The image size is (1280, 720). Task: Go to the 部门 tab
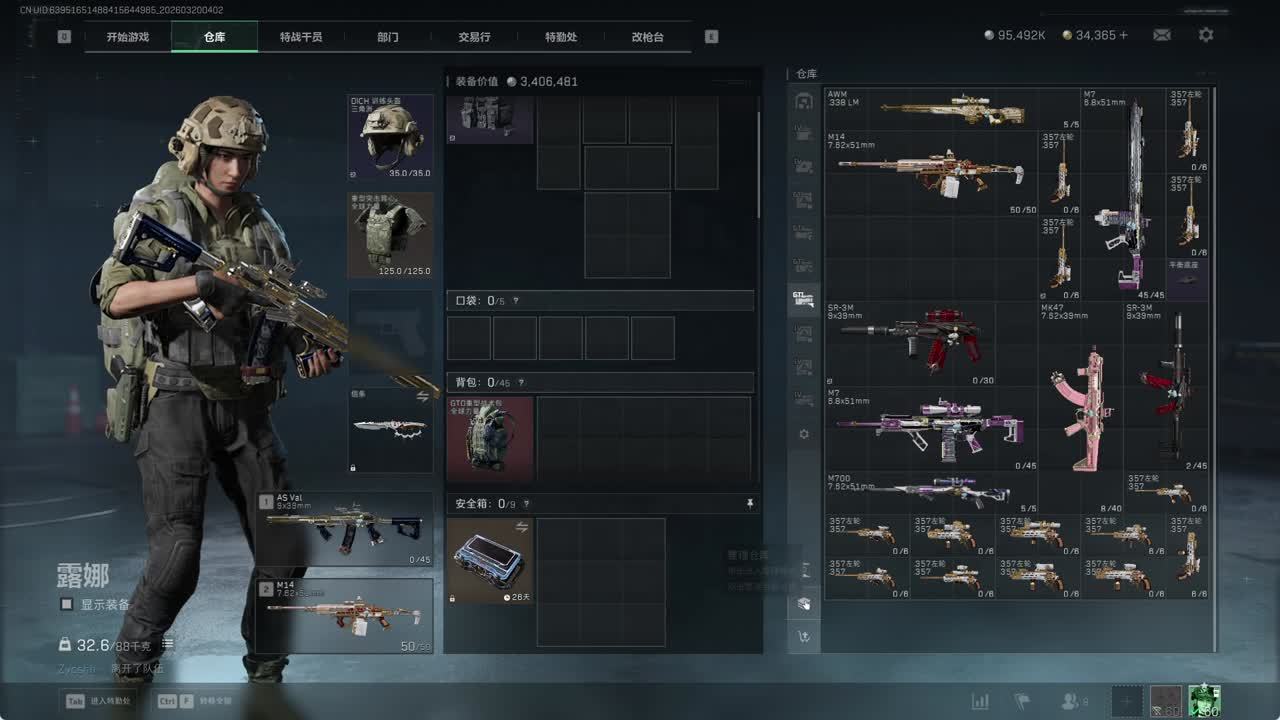pyautogui.click(x=388, y=37)
